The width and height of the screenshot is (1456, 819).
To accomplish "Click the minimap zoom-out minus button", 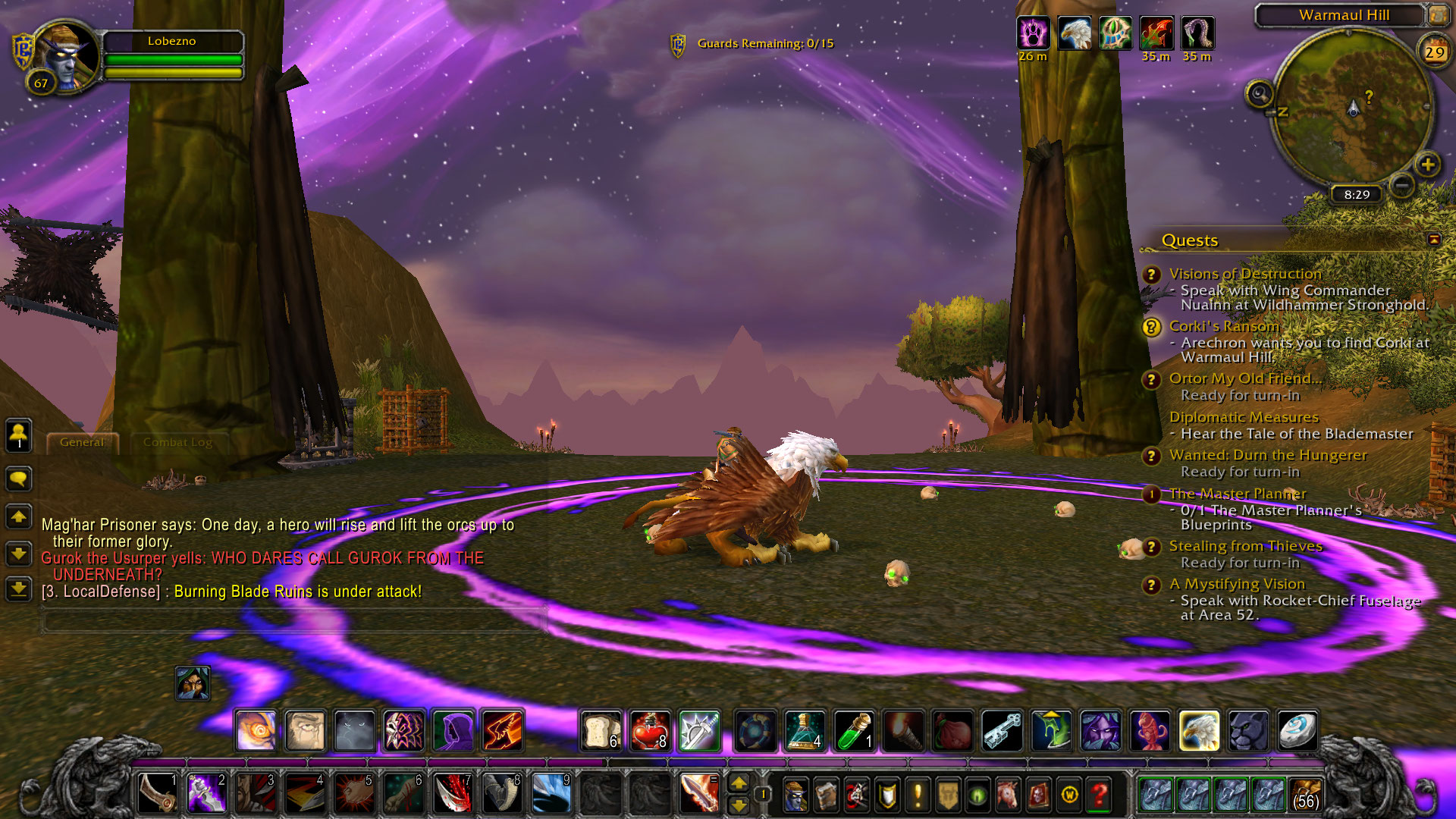I will tap(1402, 184).
